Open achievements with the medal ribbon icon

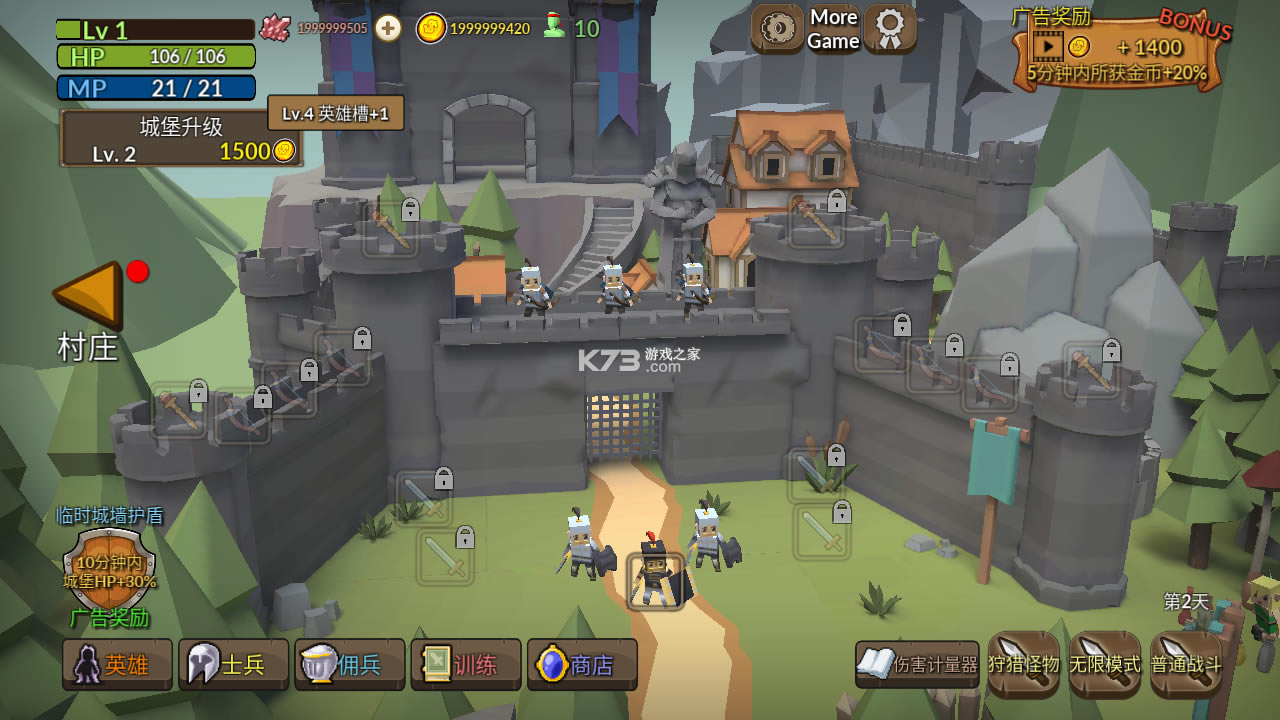click(890, 28)
